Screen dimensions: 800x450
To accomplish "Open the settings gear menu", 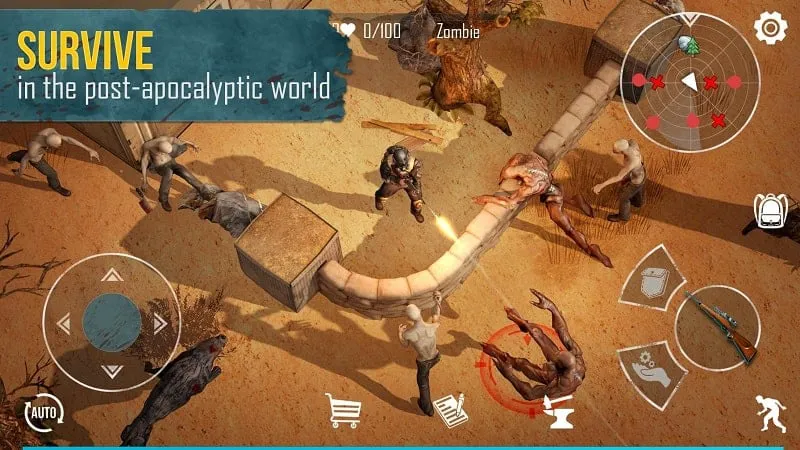I will (x=771, y=28).
